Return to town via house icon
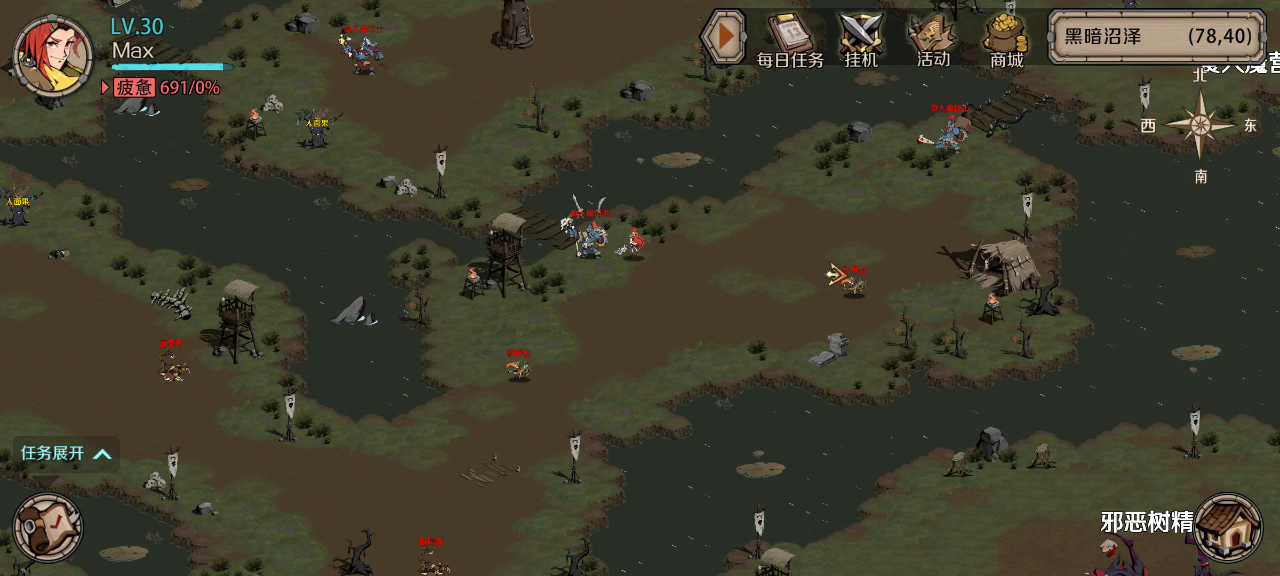1280x576 pixels. 1227,526
